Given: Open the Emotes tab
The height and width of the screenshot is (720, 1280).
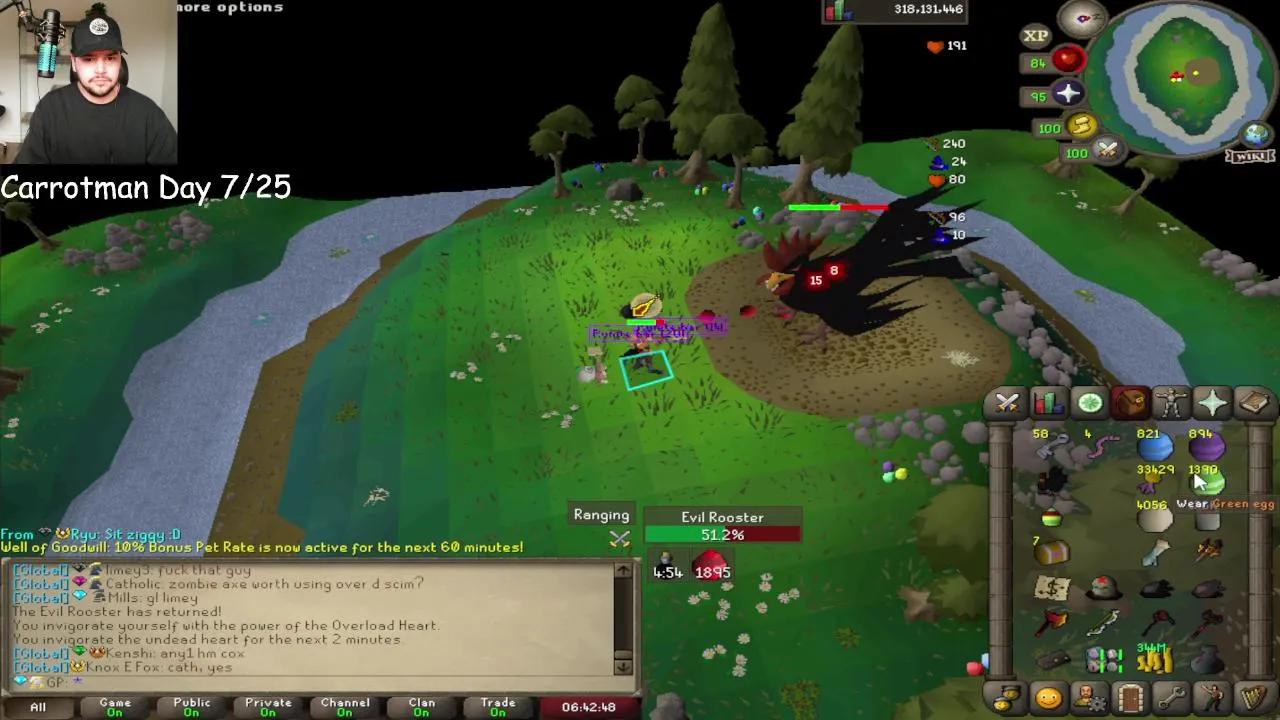Looking at the screenshot, I should point(1211,697).
